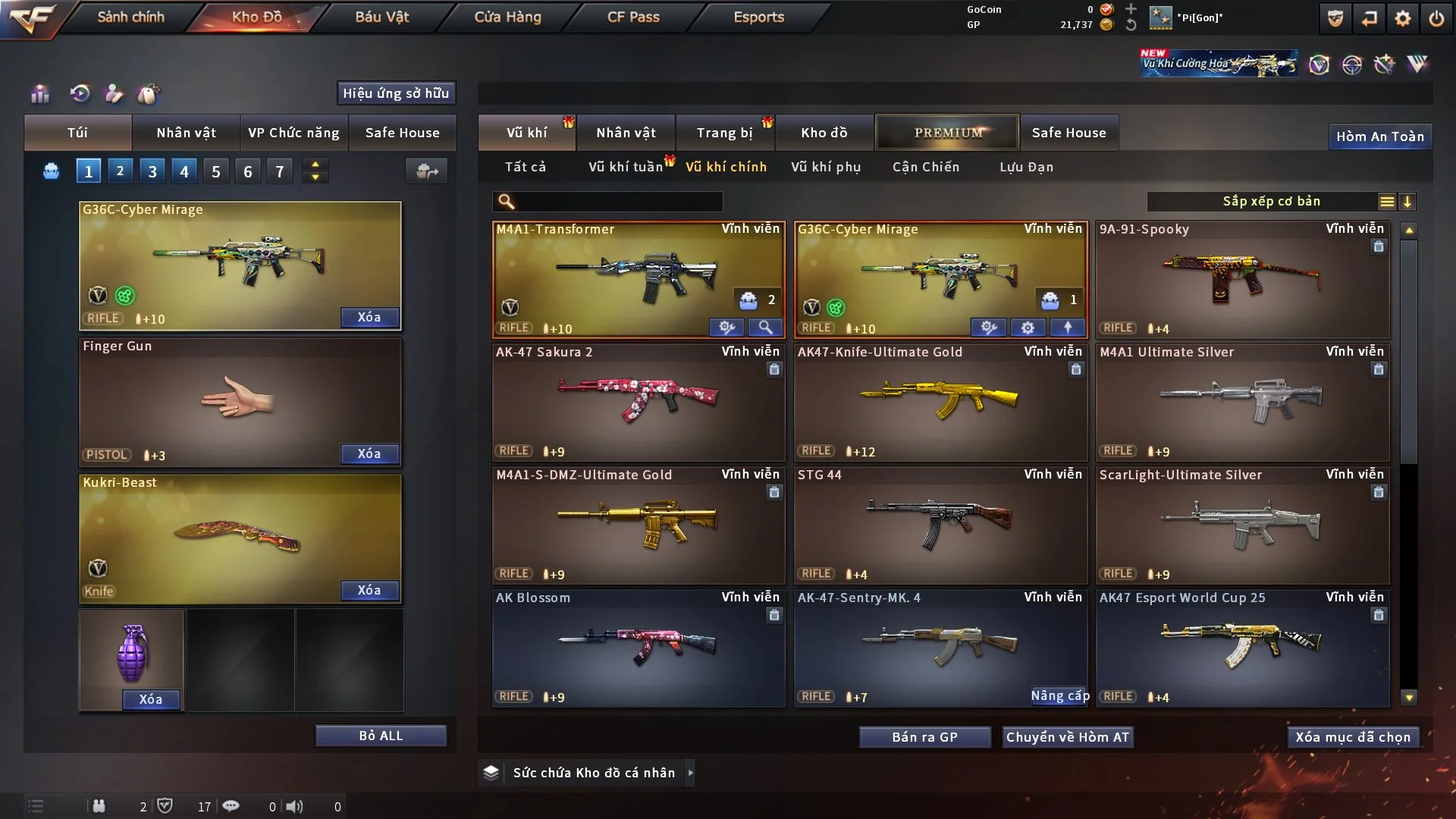This screenshot has height=819, width=1456.
Task: Click Bỏ ALL to unequip everything
Action: 381,736
